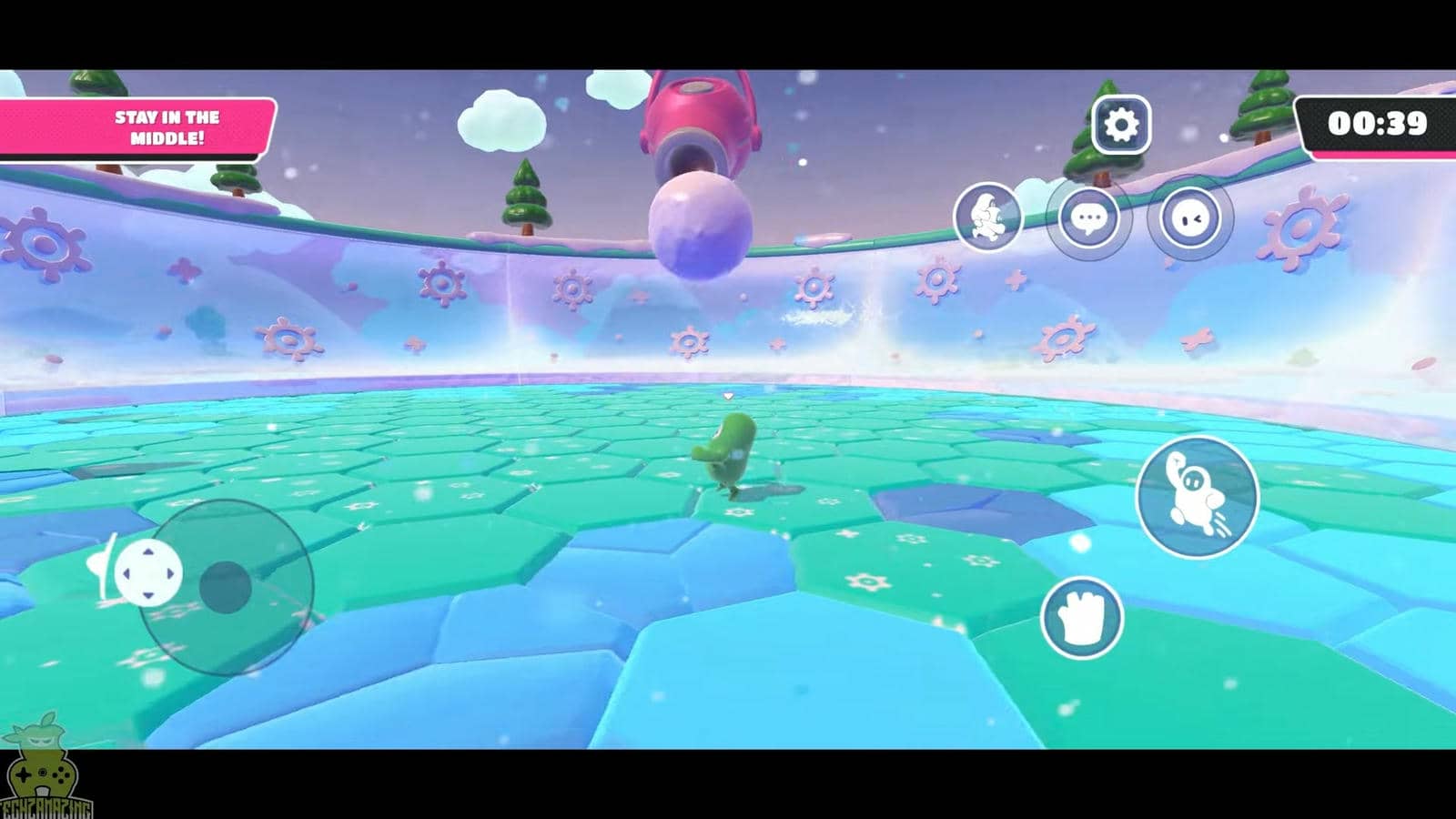This screenshot has height=819, width=1456.
Task: Click the white direction marker above the player
Action: click(x=728, y=397)
